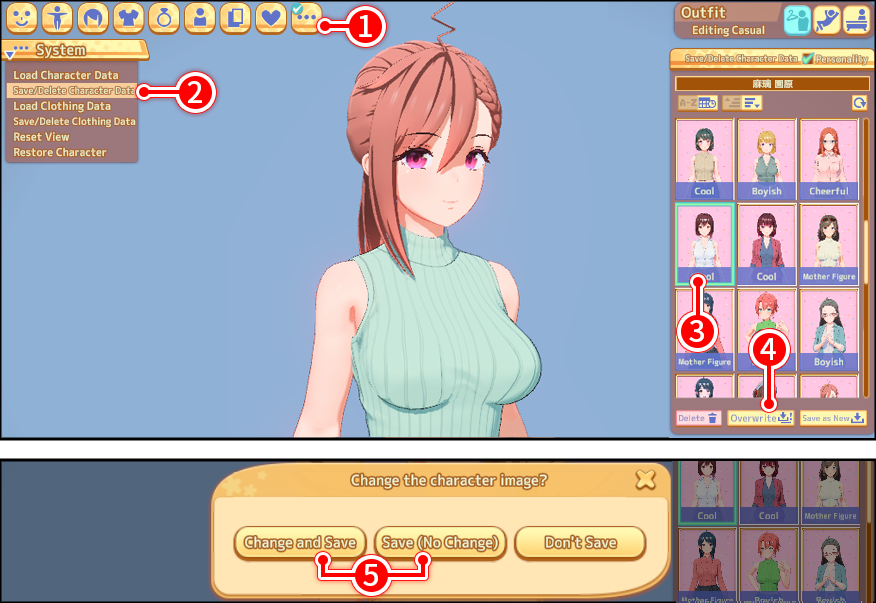Pick the Cheerful red-haired character card
This screenshot has height=603, width=876.
pos(828,160)
